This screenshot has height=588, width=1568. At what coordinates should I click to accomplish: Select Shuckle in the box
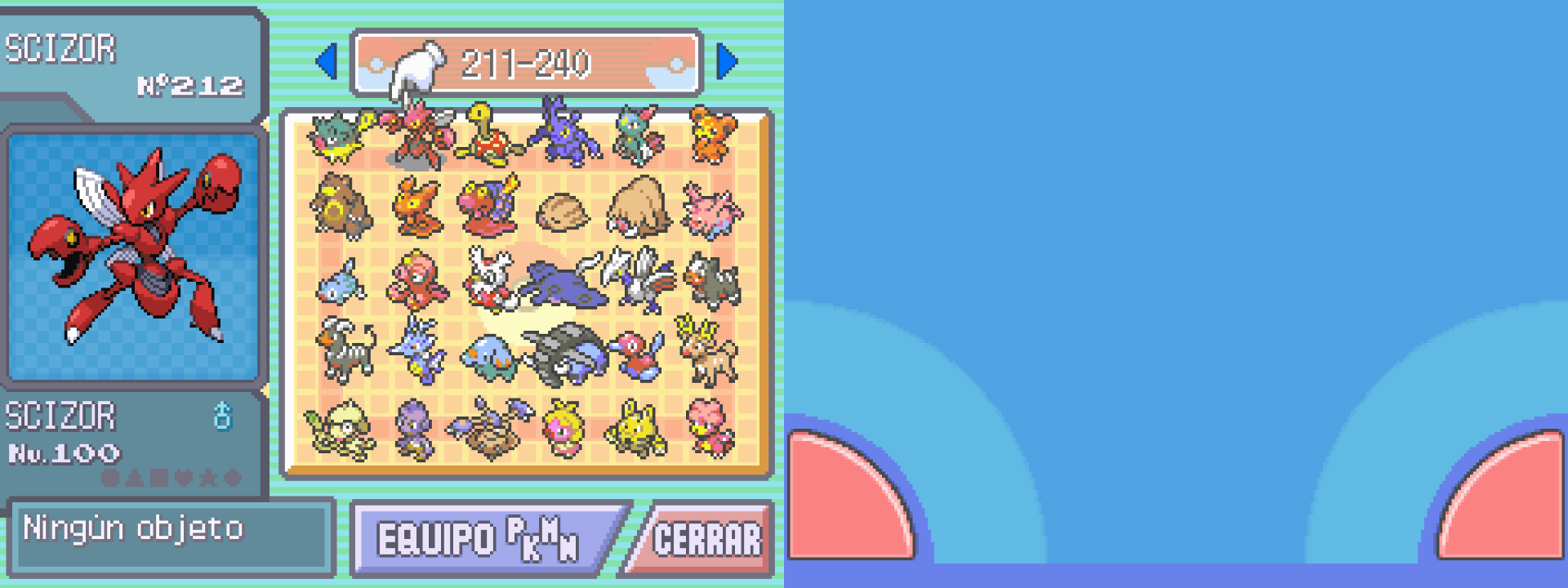coord(488,136)
